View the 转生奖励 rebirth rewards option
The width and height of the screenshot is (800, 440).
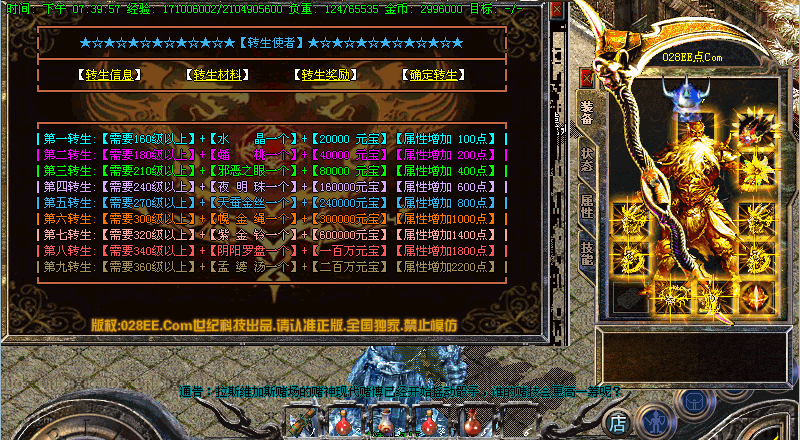click(325, 75)
